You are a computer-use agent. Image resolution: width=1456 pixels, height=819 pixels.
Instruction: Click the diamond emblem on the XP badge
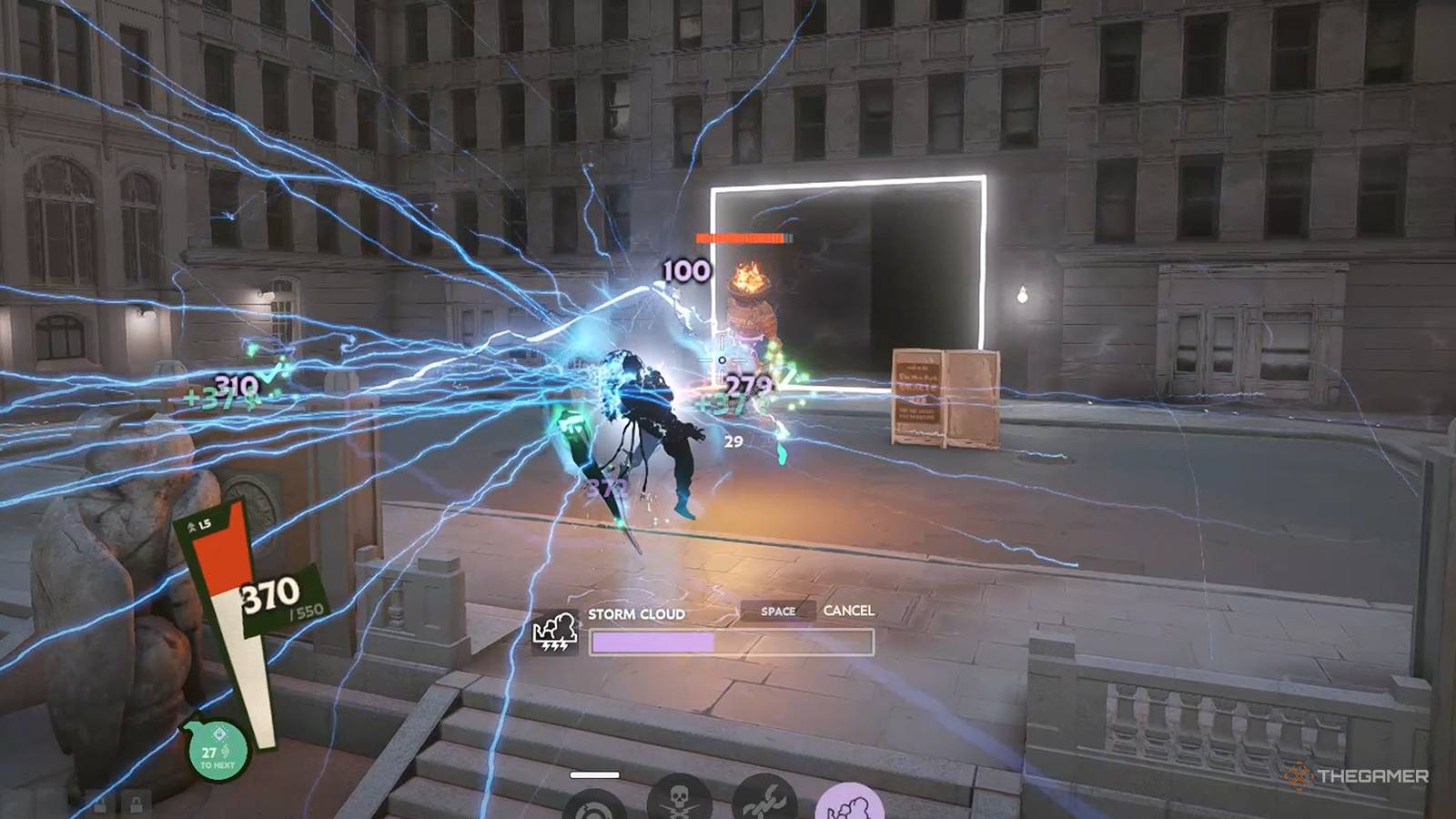tap(217, 734)
